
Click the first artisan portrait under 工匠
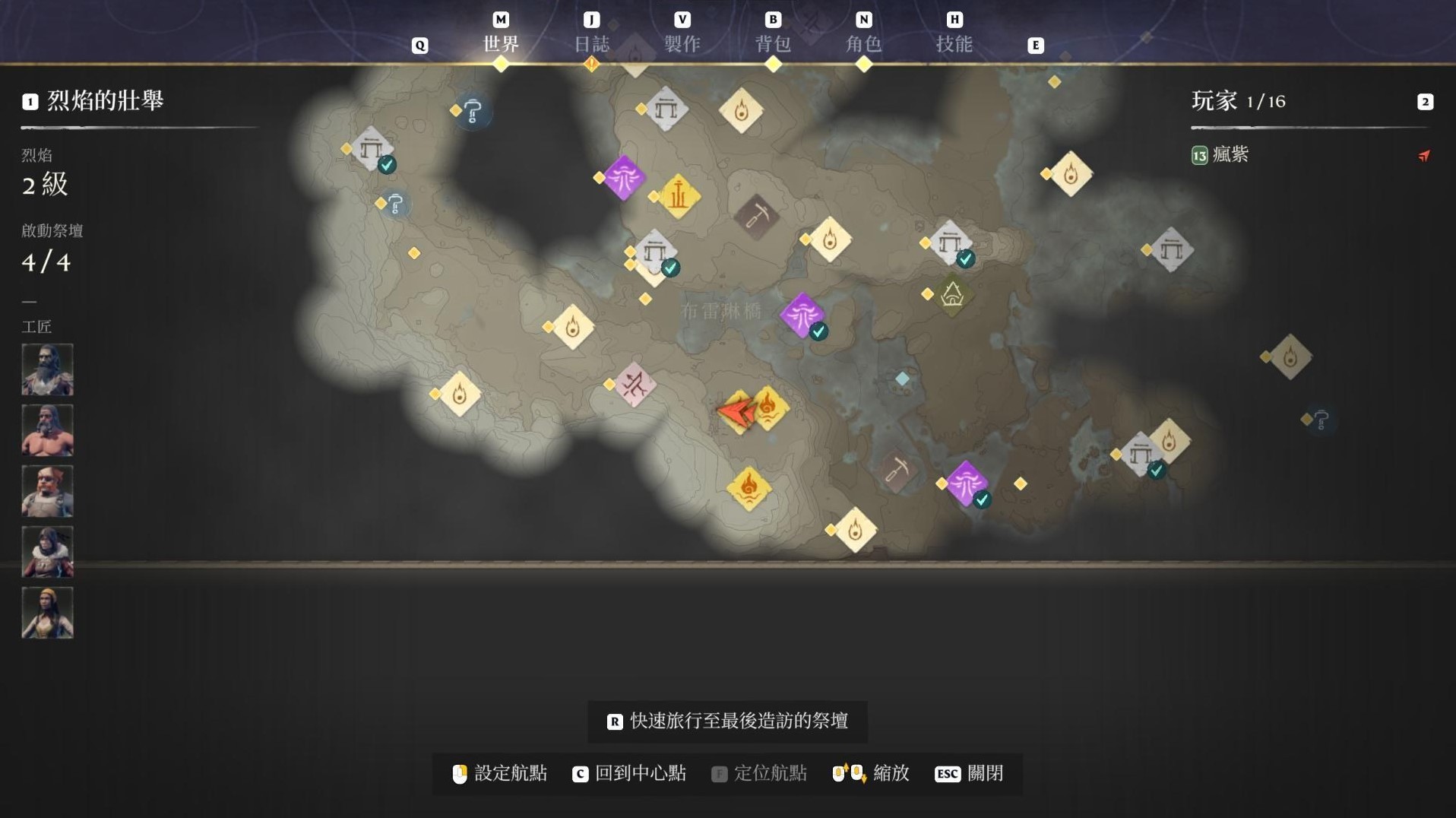47,370
